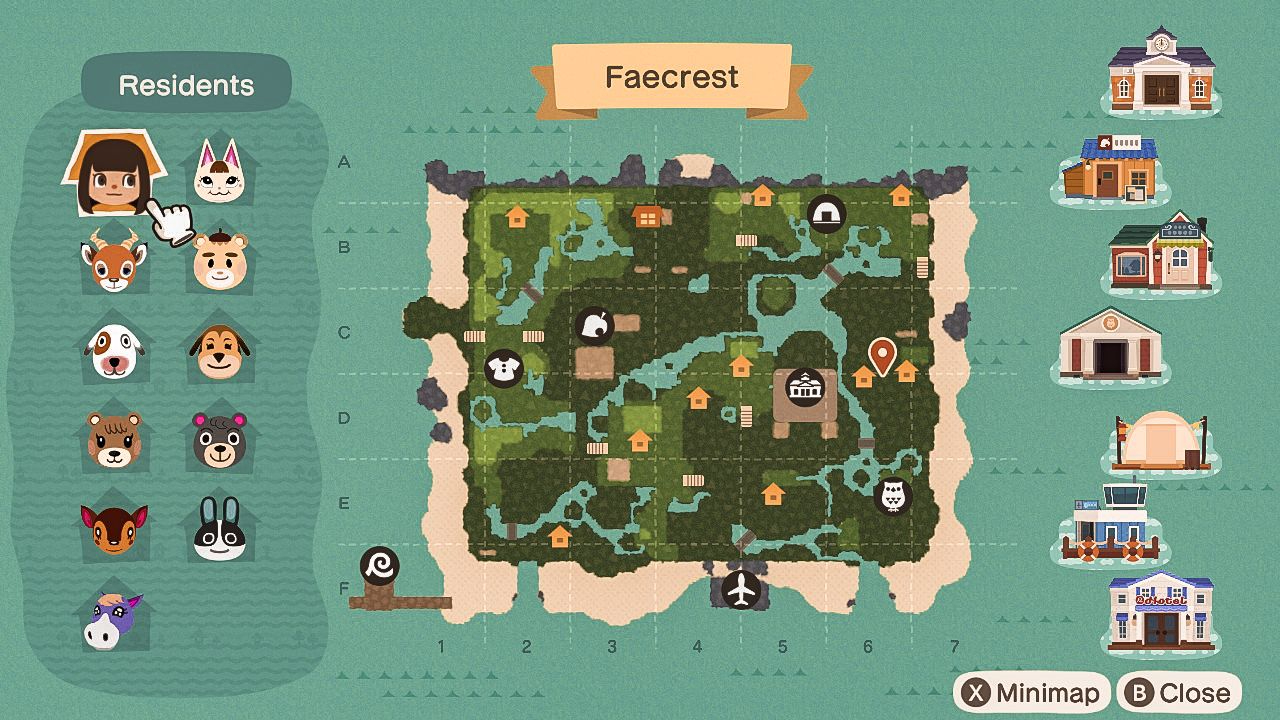Select the white dog with brown eye patch
The width and height of the screenshot is (1280, 720).
pos(113,351)
